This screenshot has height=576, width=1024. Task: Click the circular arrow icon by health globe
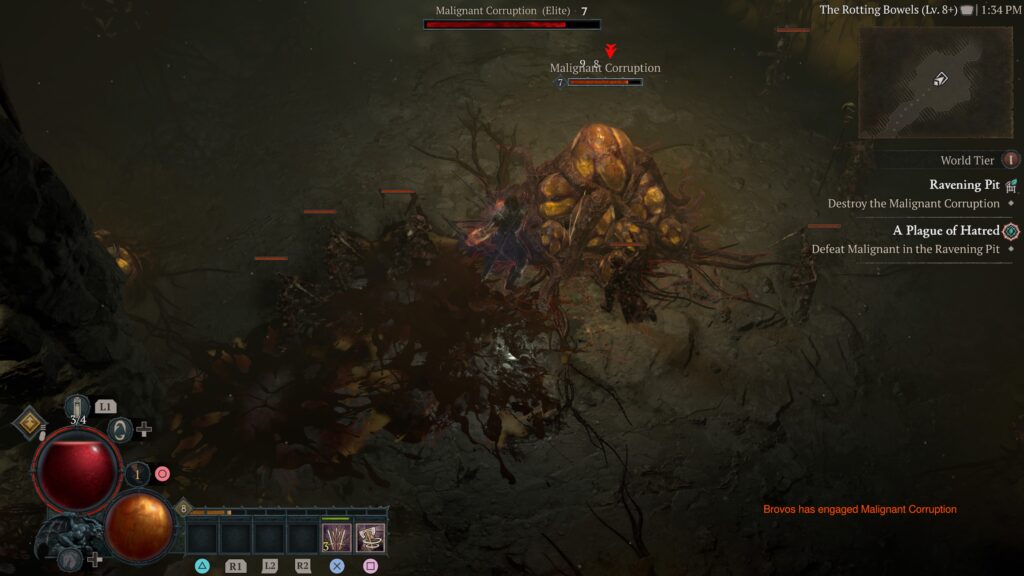click(120, 429)
